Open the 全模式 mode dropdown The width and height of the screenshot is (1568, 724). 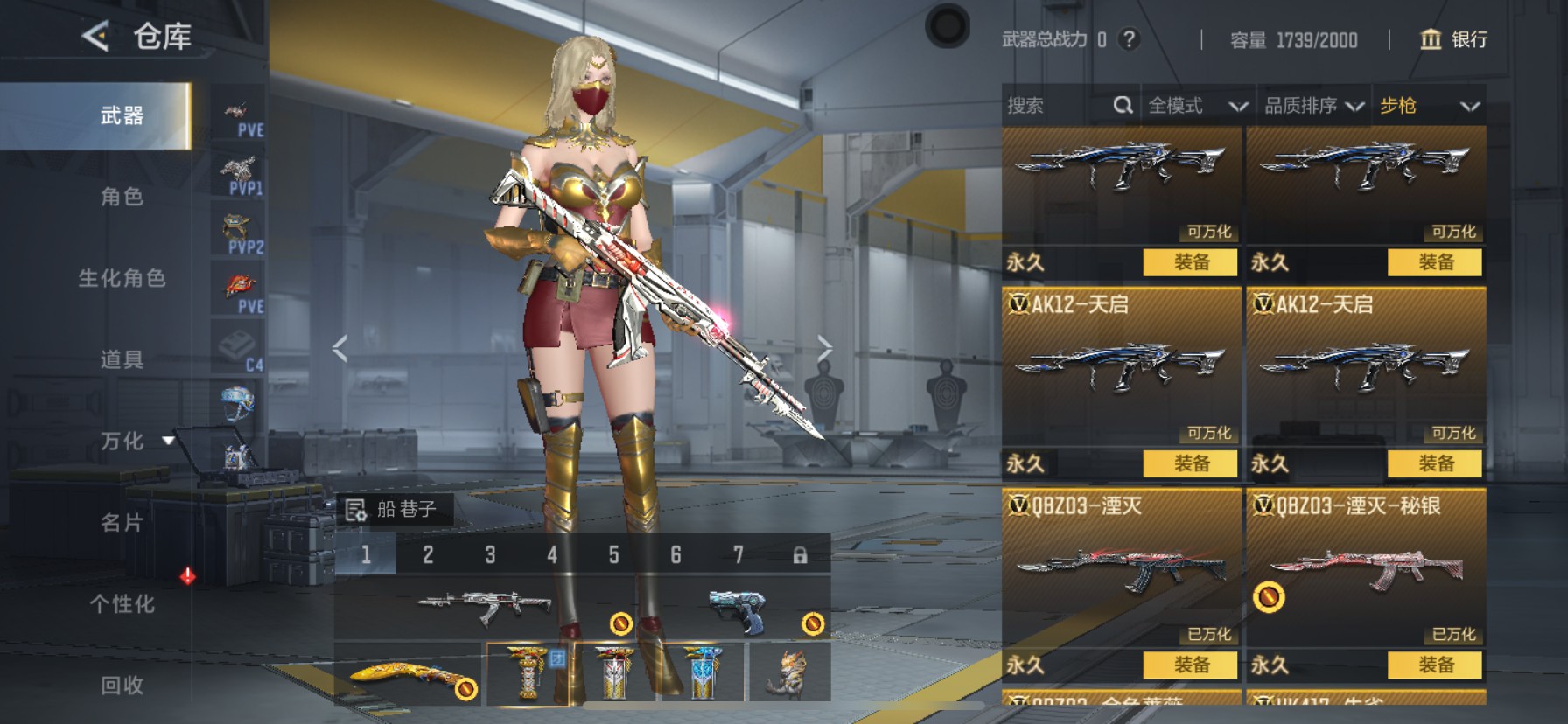click(x=1197, y=106)
